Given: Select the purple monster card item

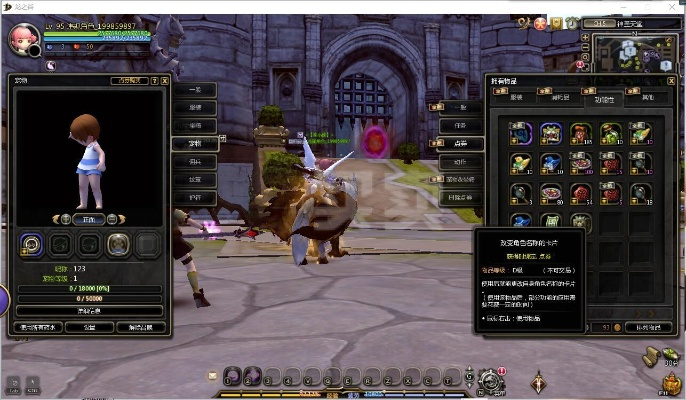Looking at the screenshot, I should pyautogui.click(x=551, y=132).
